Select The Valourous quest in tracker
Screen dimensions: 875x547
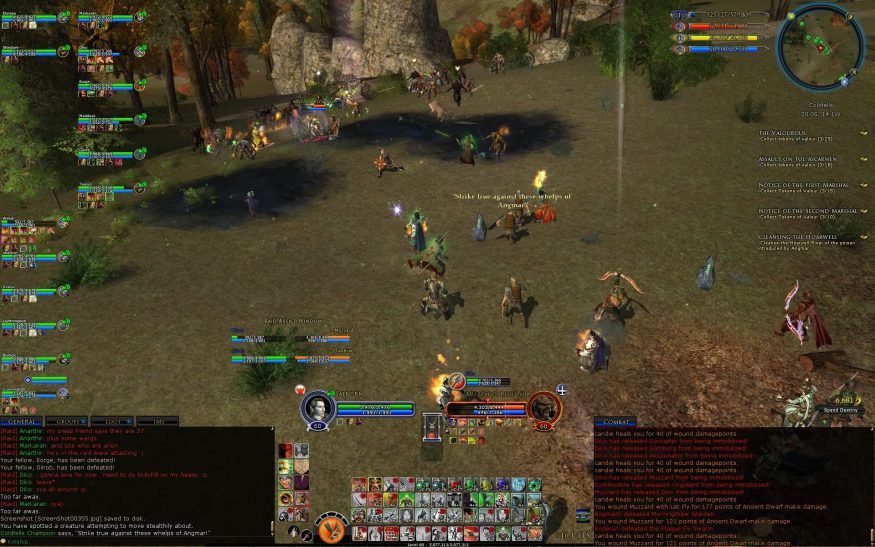(783, 133)
